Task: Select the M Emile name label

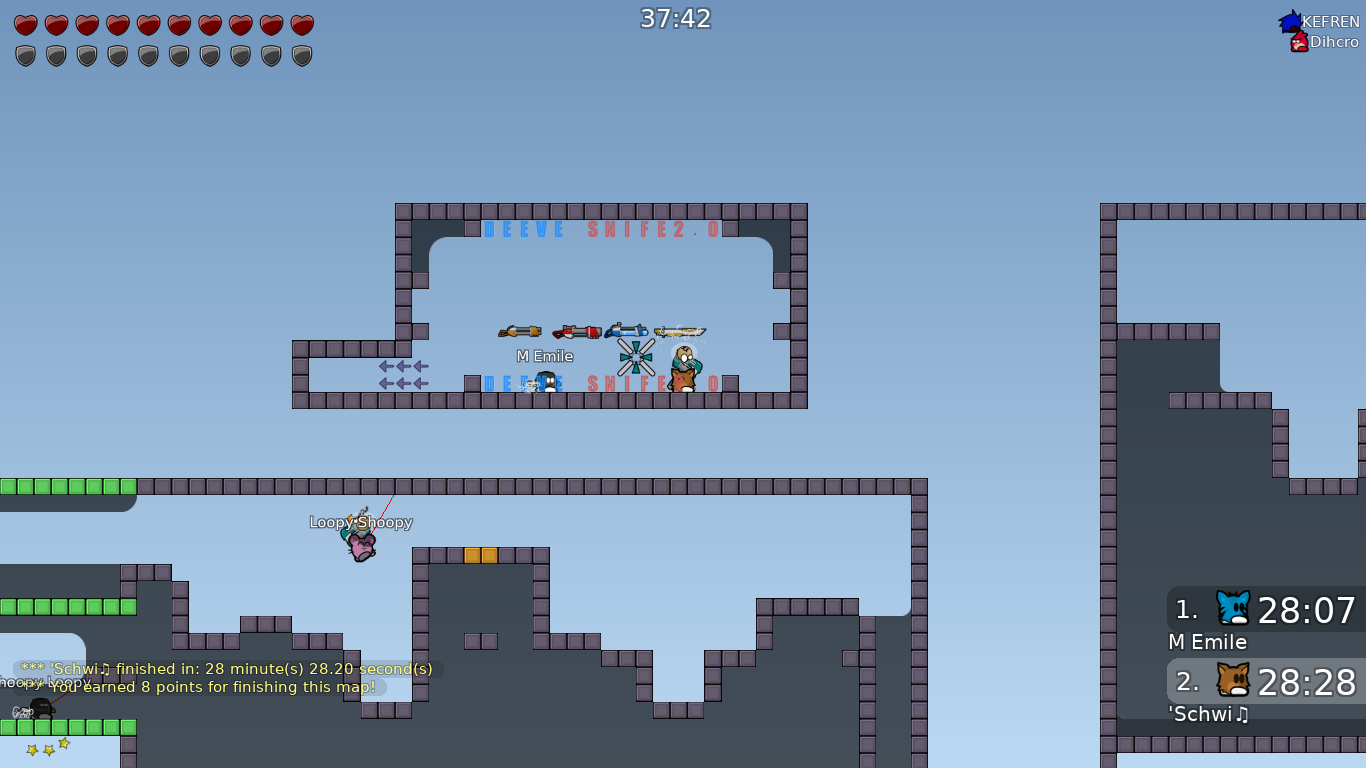Action: click(x=545, y=356)
